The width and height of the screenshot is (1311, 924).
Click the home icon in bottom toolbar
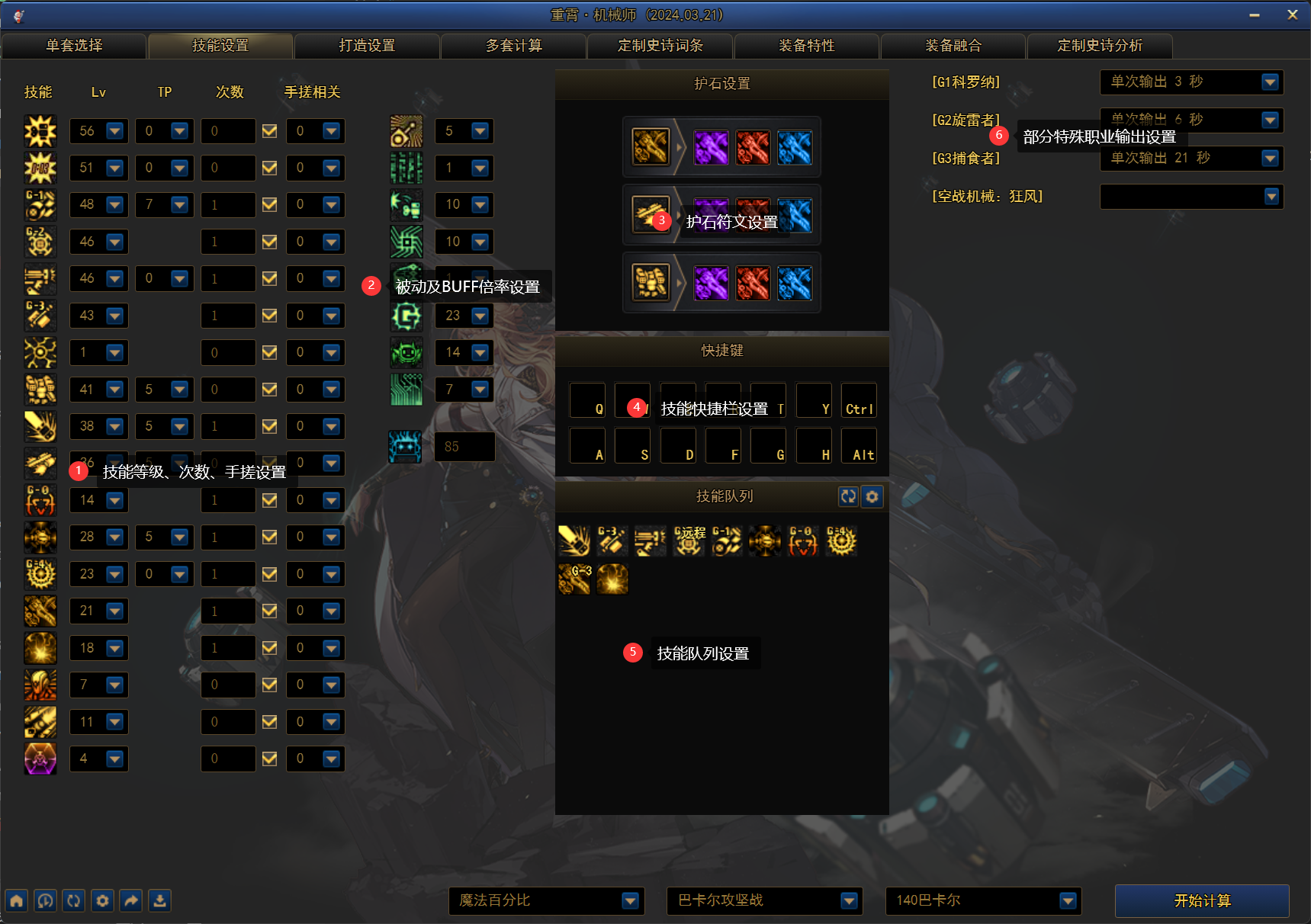[17, 900]
